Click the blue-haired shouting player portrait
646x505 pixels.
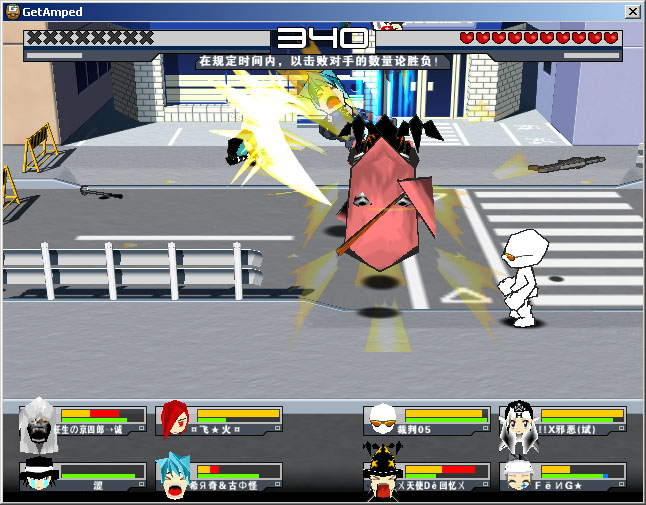point(174,476)
